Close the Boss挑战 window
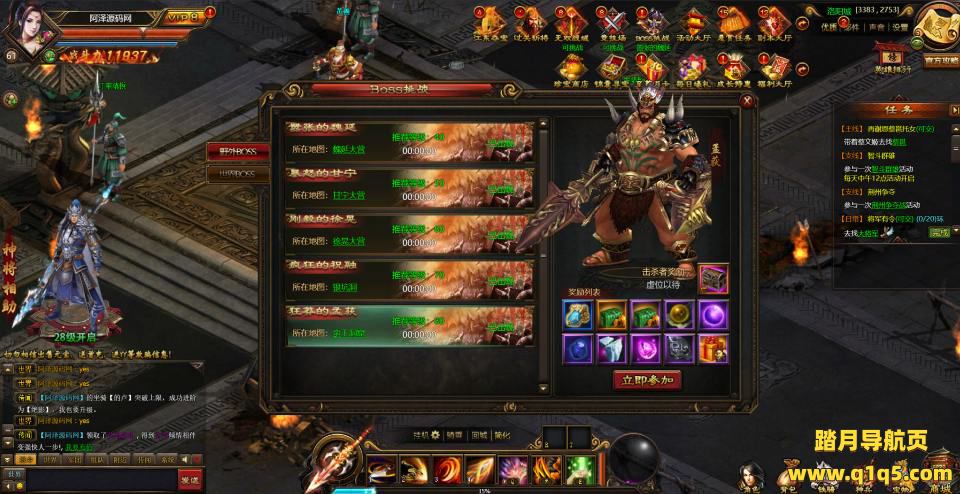This screenshot has width=960, height=494. pyautogui.click(x=746, y=101)
